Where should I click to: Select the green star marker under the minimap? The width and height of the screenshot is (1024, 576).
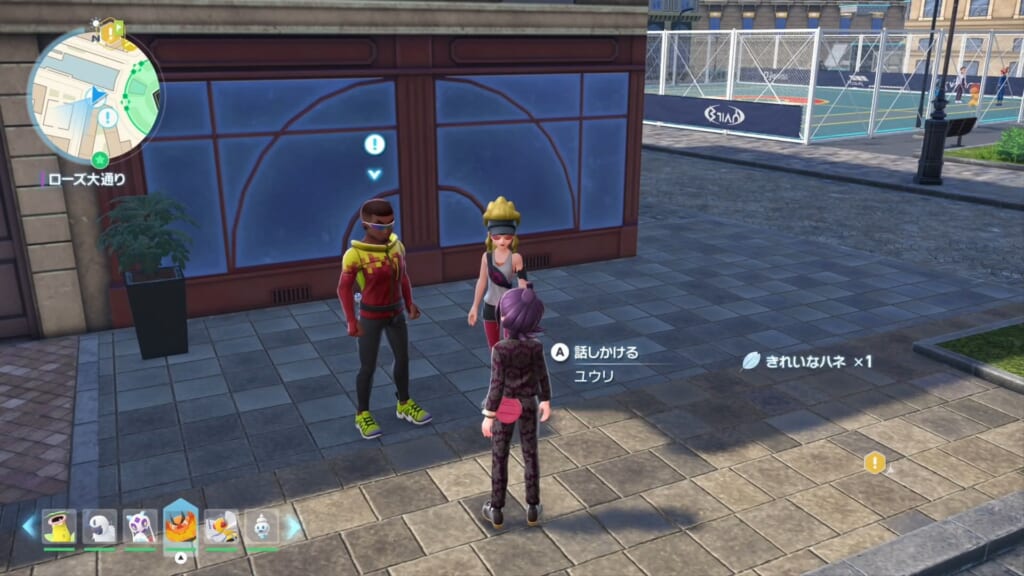click(100, 160)
